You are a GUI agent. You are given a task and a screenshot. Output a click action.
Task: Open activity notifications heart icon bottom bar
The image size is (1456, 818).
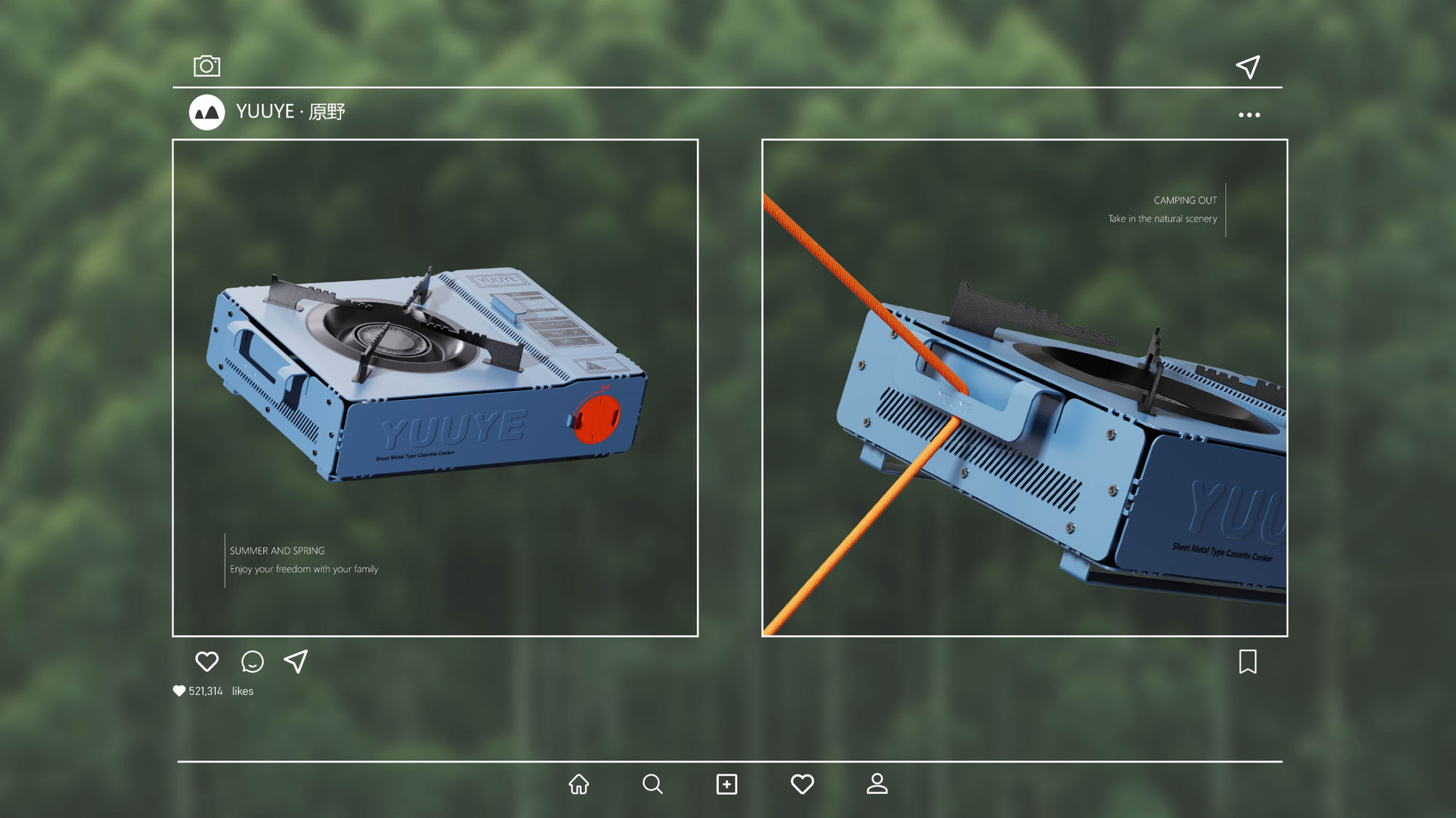(802, 784)
